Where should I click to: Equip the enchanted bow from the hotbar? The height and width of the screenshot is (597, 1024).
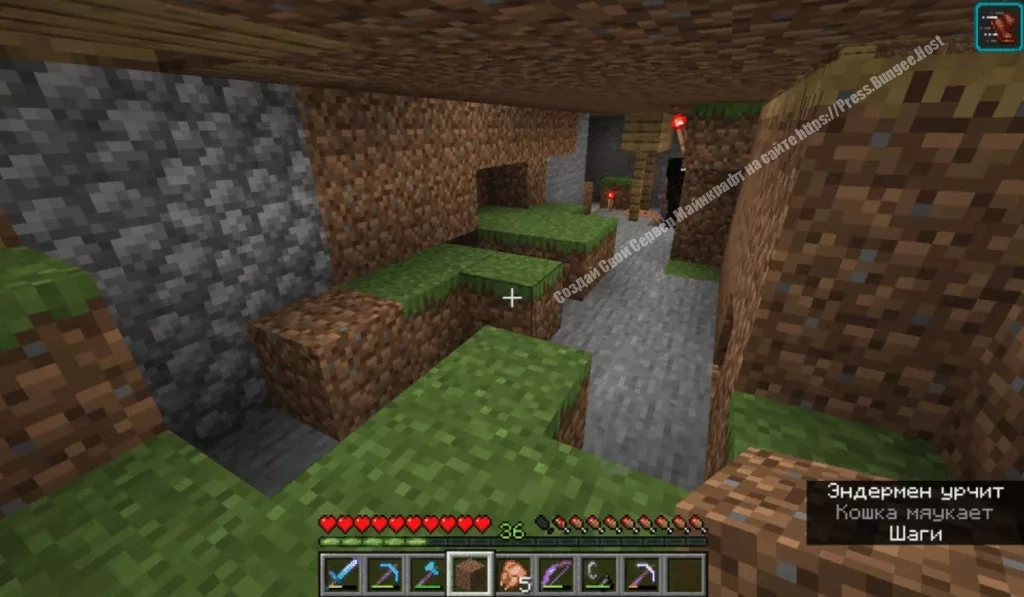pos(555,573)
